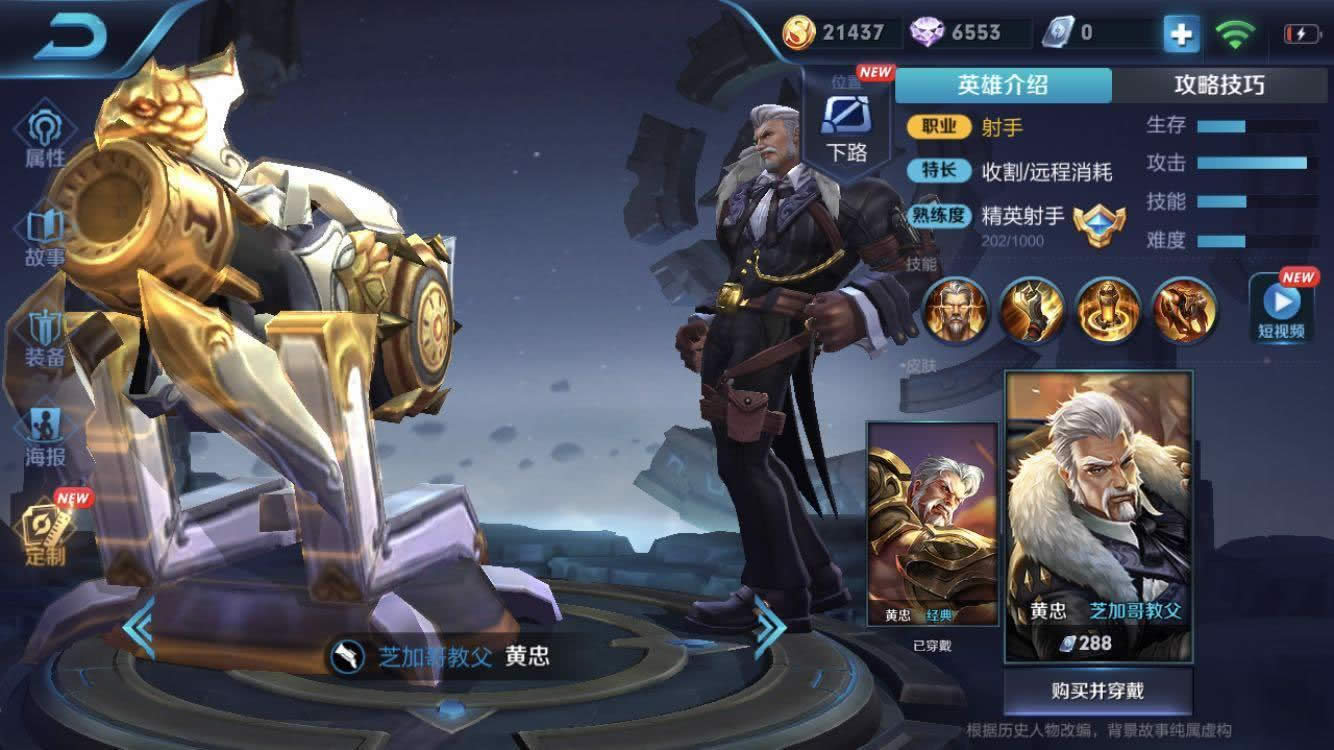Open the 海报 poster section
1334x750 pixels.
click(x=45, y=438)
